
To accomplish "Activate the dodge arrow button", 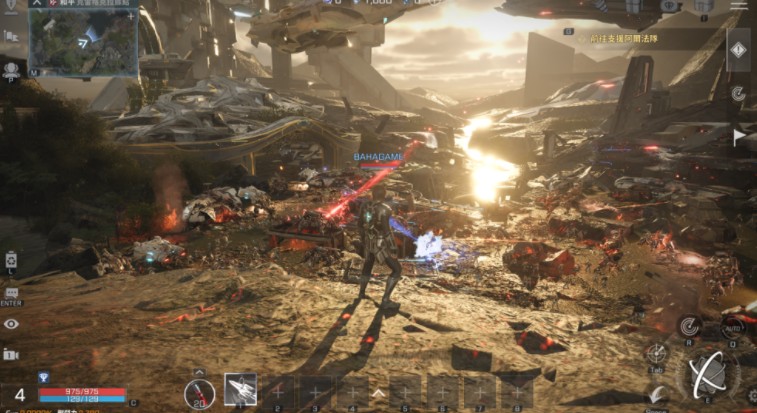I will (656, 394).
